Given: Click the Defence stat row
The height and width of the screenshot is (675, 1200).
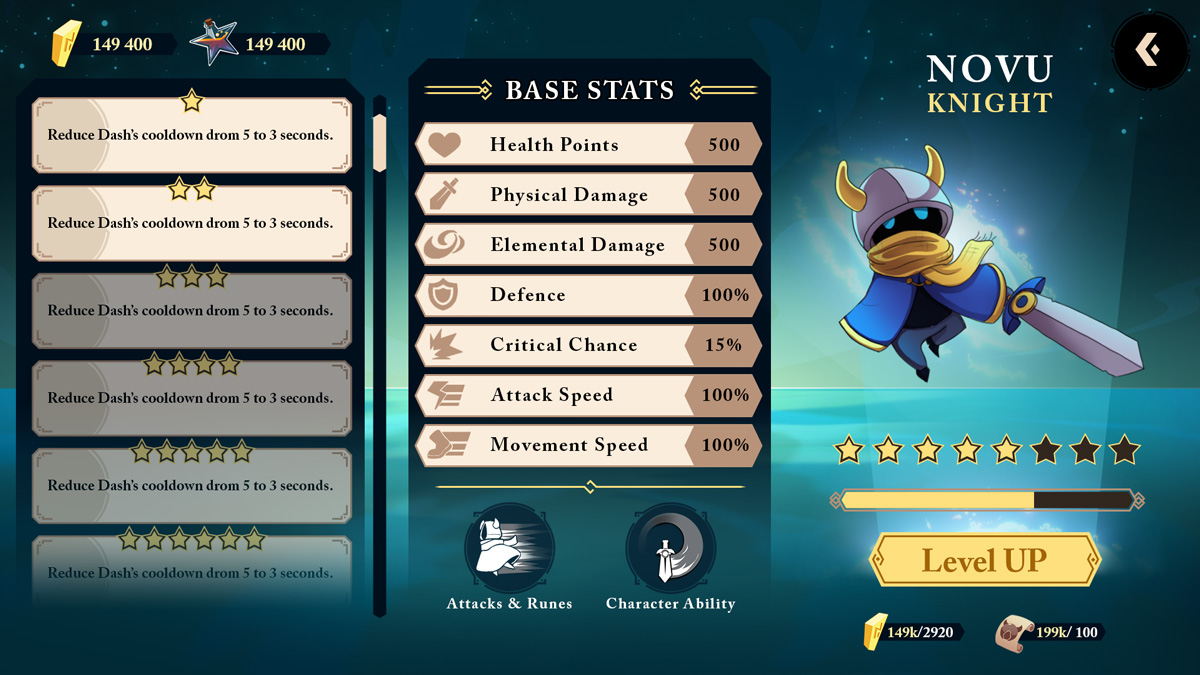Looking at the screenshot, I should 588,295.
